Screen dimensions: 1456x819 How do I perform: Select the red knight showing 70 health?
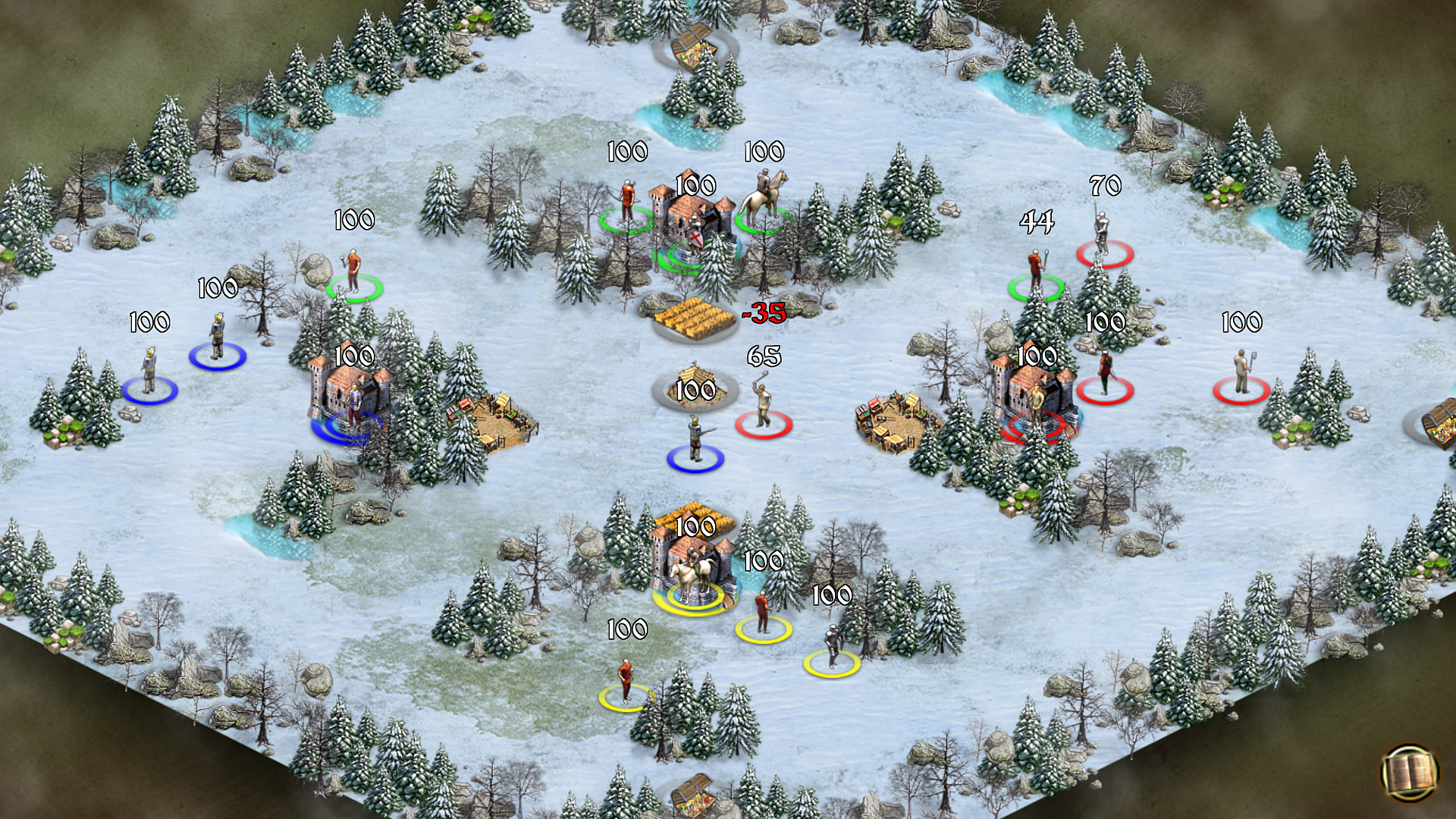point(1101,227)
